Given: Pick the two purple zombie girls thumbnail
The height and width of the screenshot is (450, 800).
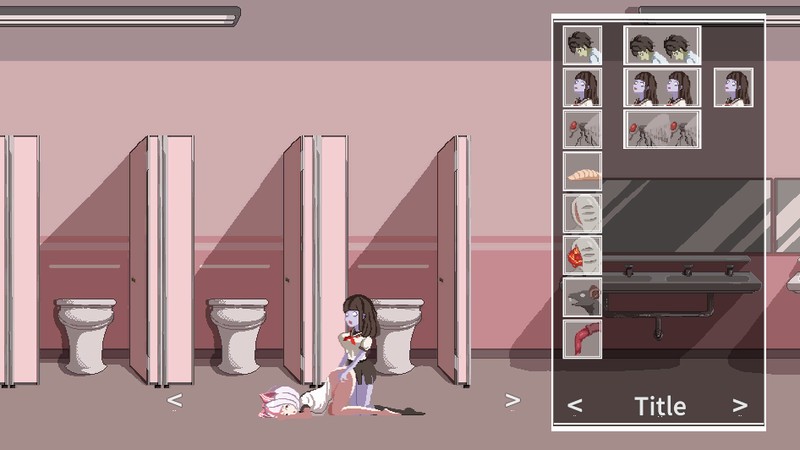Looking at the screenshot, I should click(662, 88).
